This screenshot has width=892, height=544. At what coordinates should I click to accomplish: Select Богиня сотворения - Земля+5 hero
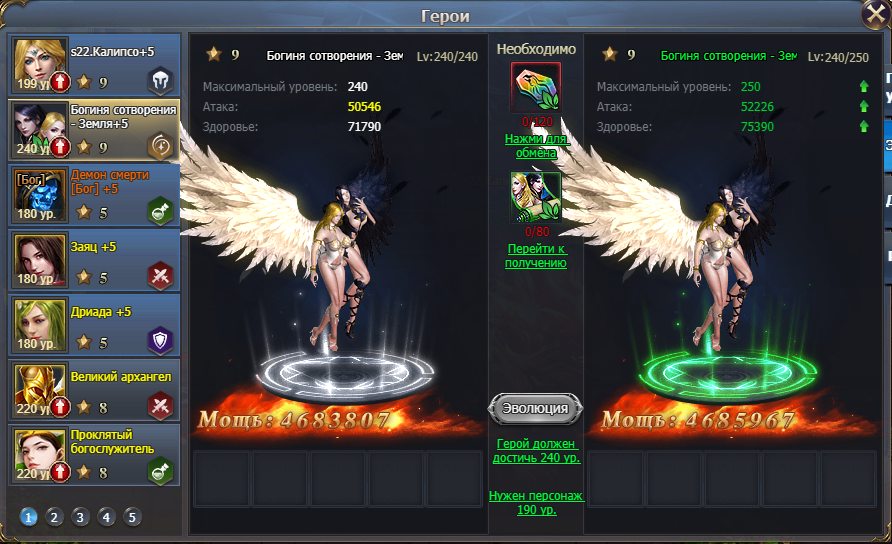pyautogui.click(x=96, y=130)
